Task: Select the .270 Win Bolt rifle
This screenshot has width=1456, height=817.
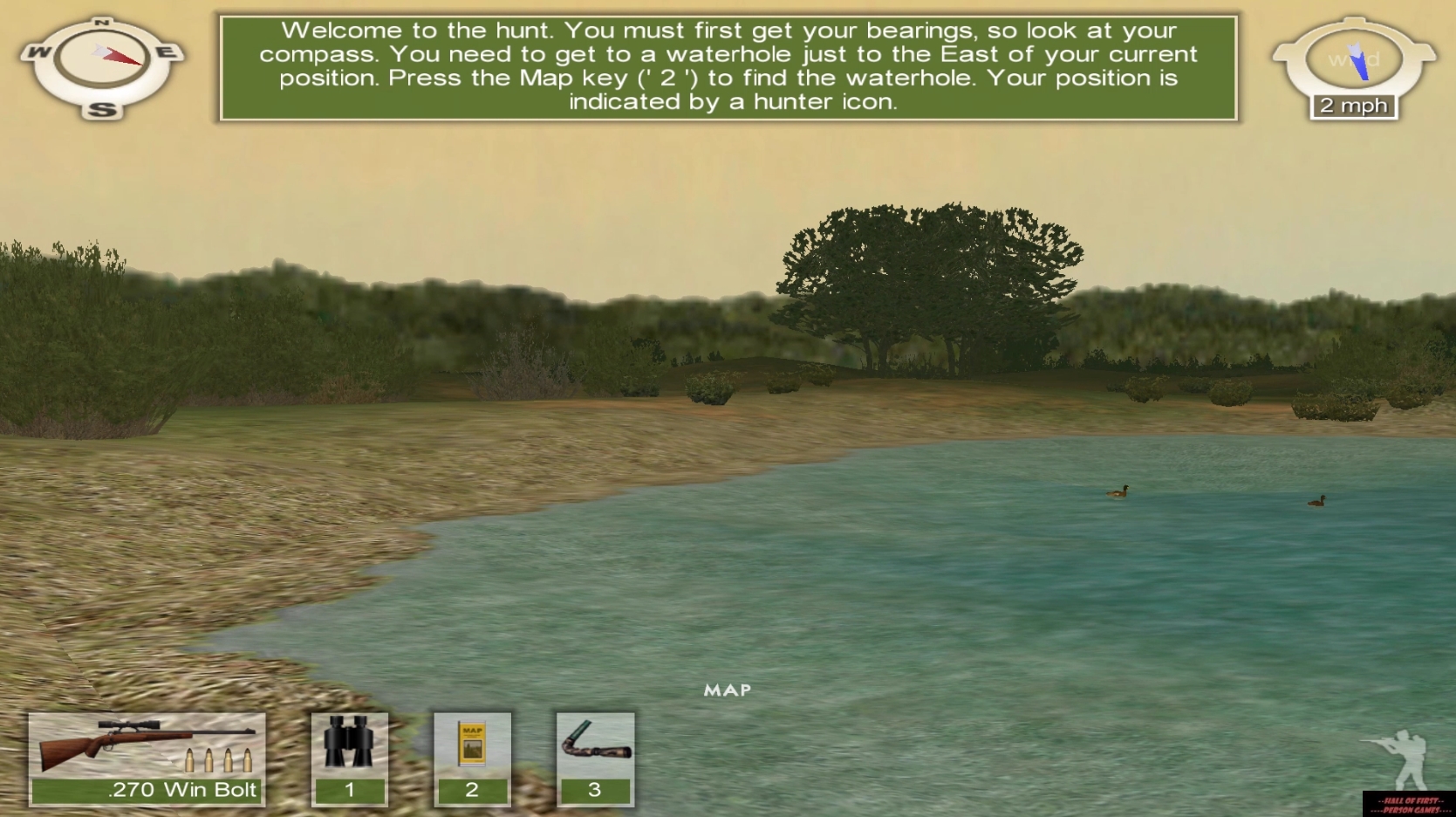Action: (144, 751)
